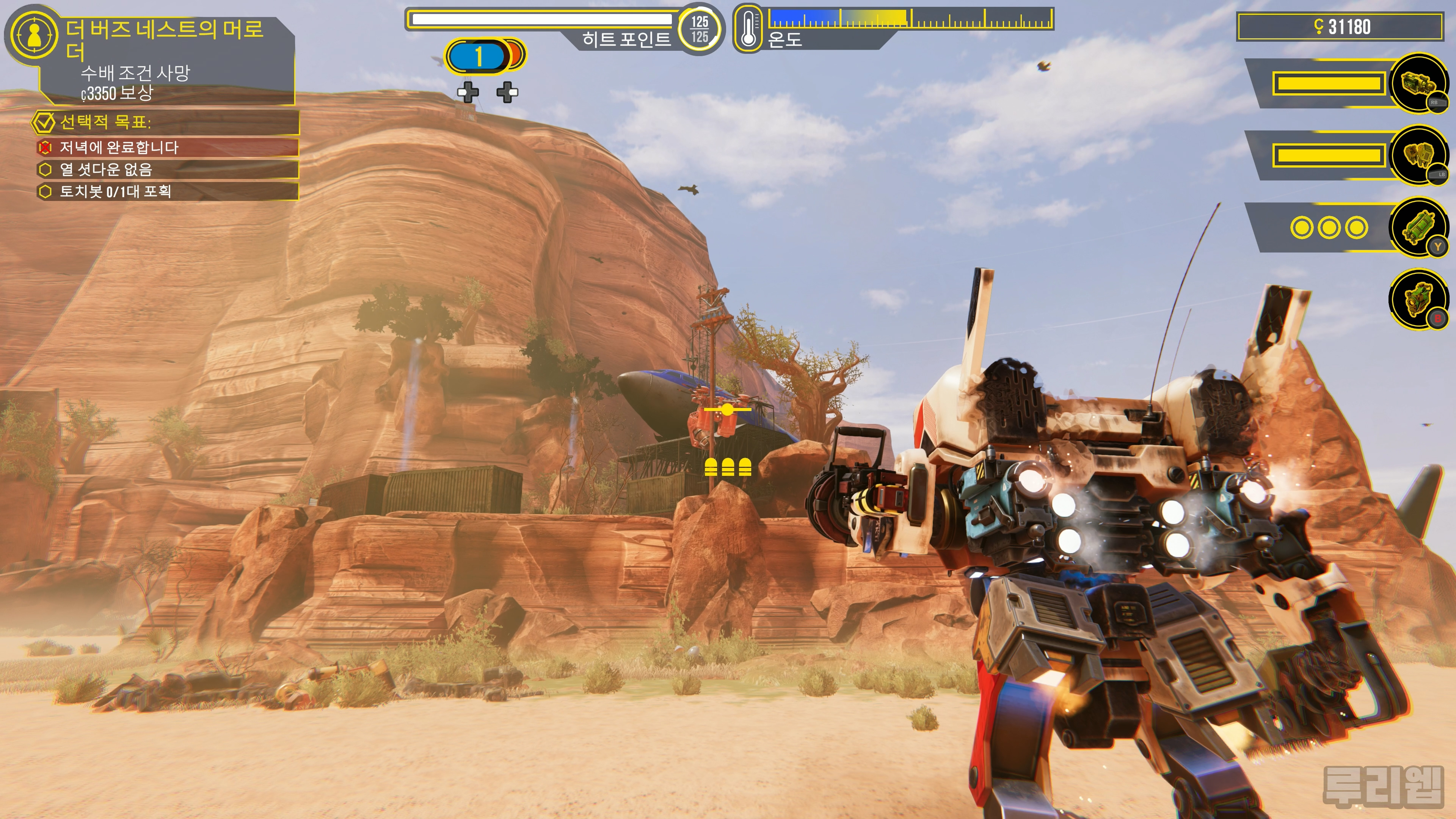This screenshot has height=819, width=1456.
Task: Use the green canister item icon
Action: pos(1418,227)
